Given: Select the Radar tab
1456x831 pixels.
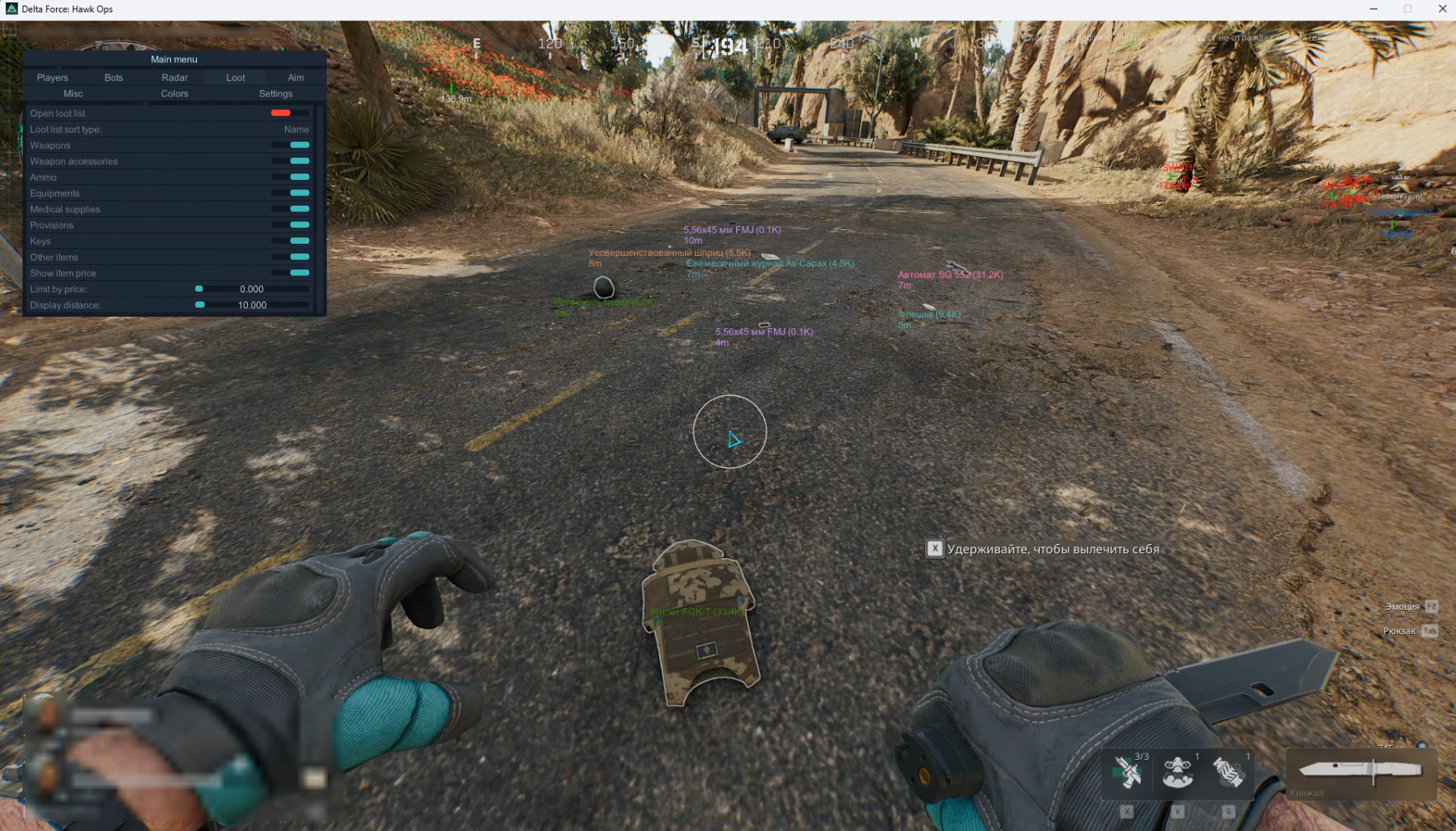Looking at the screenshot, I should [174, 78].
